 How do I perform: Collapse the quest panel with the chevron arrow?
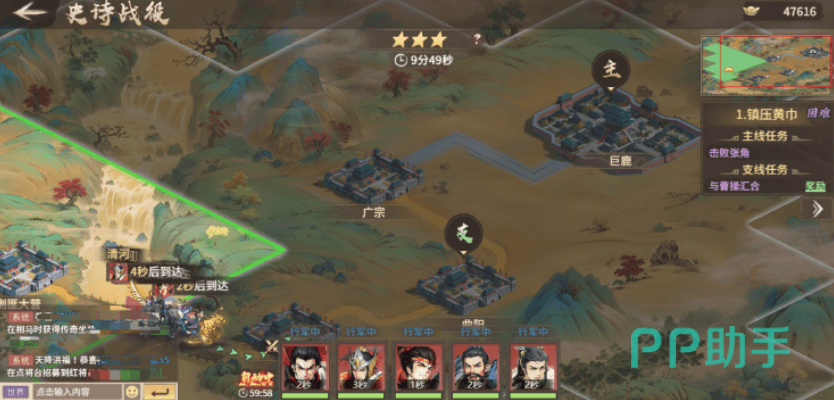coord(817,209)
